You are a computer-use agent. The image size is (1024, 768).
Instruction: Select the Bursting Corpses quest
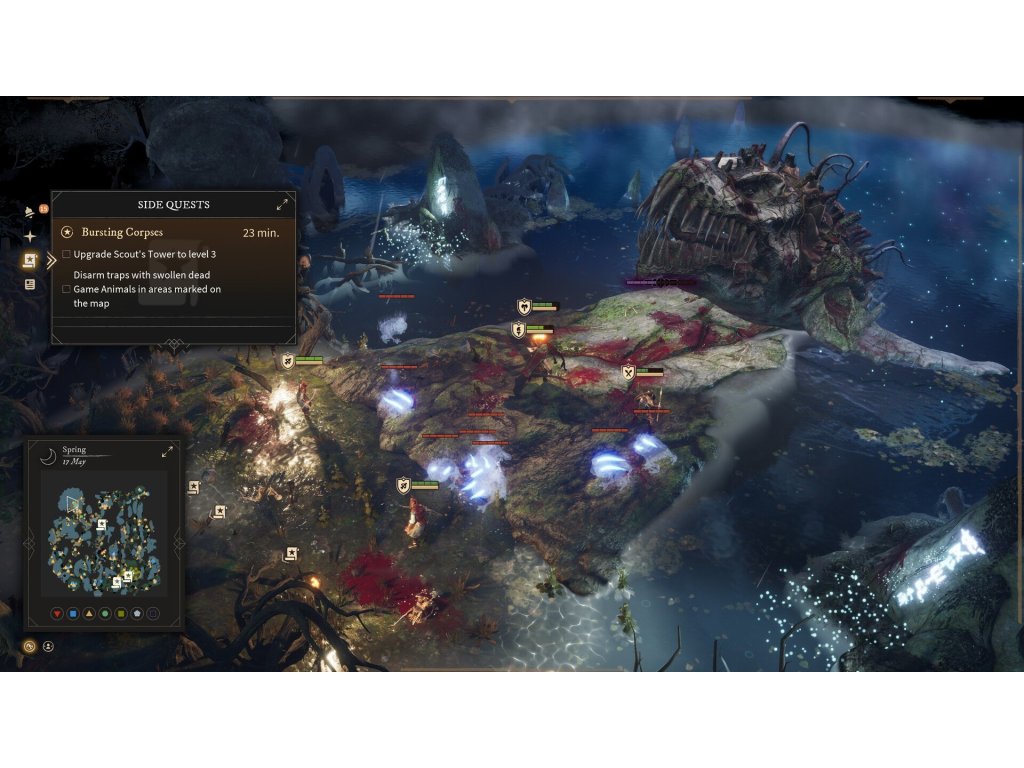click(x=122, y=232)
